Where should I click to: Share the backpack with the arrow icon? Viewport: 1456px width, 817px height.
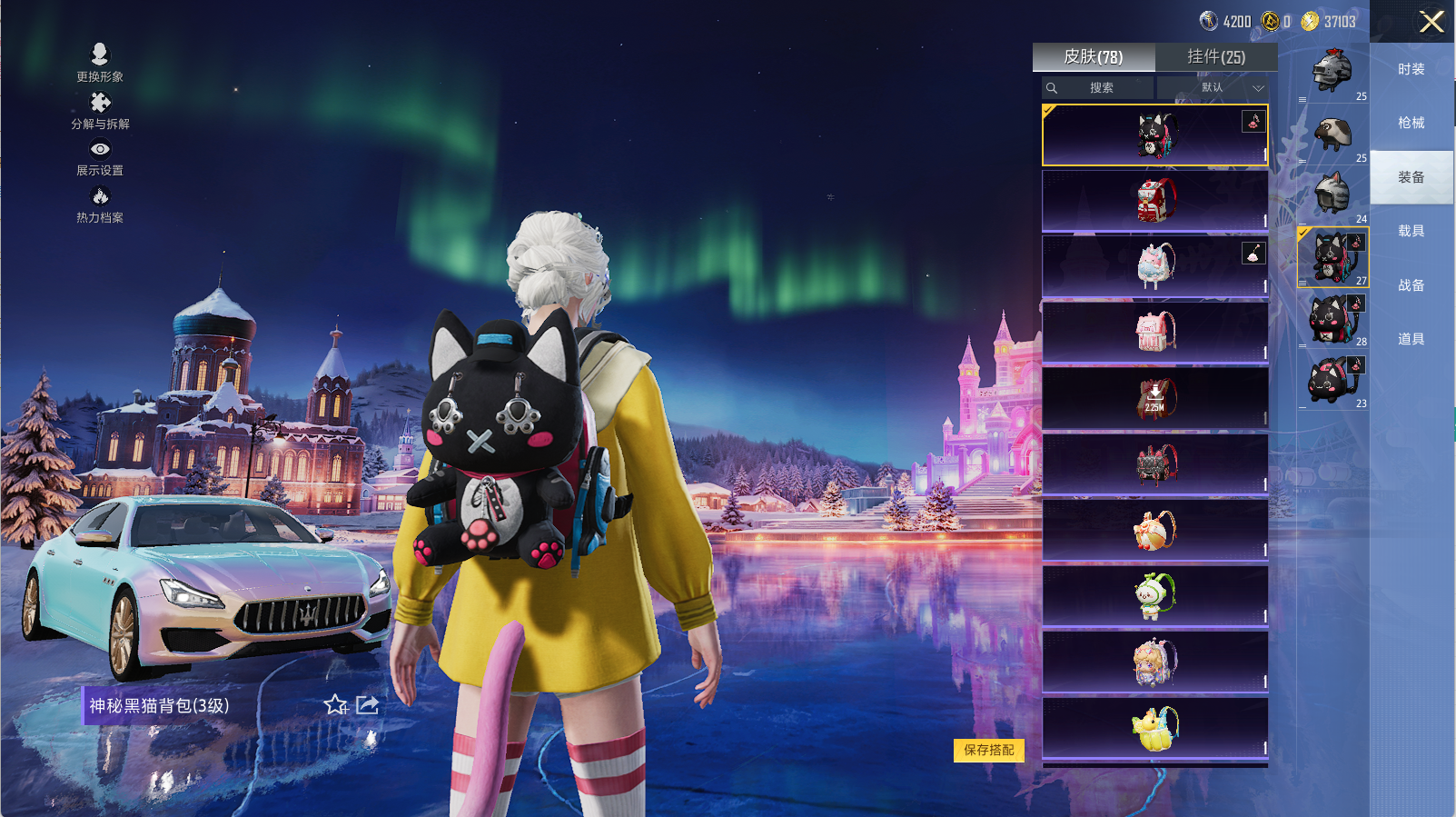tap(368, 705)
